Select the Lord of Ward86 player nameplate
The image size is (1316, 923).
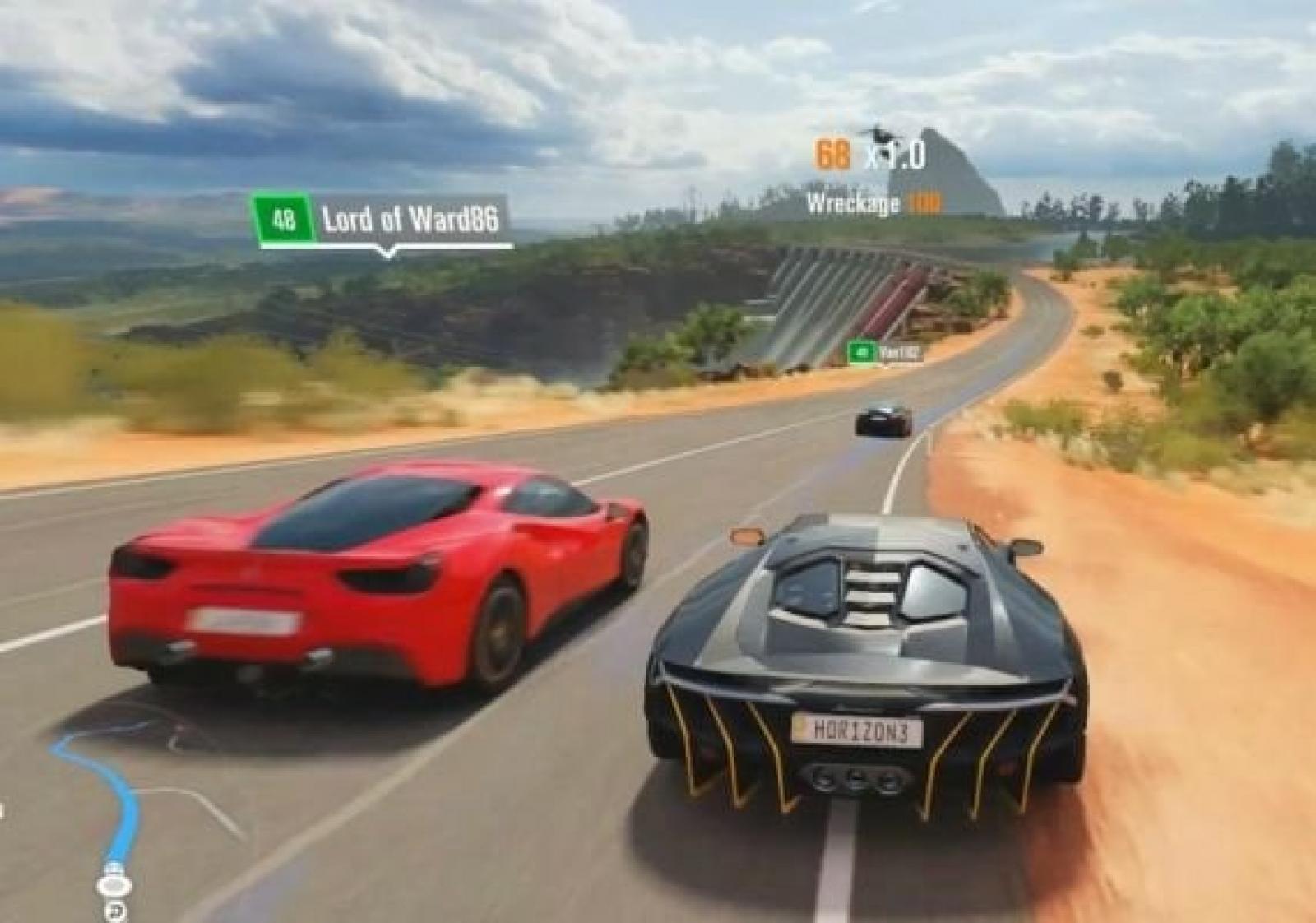[379, 220]
